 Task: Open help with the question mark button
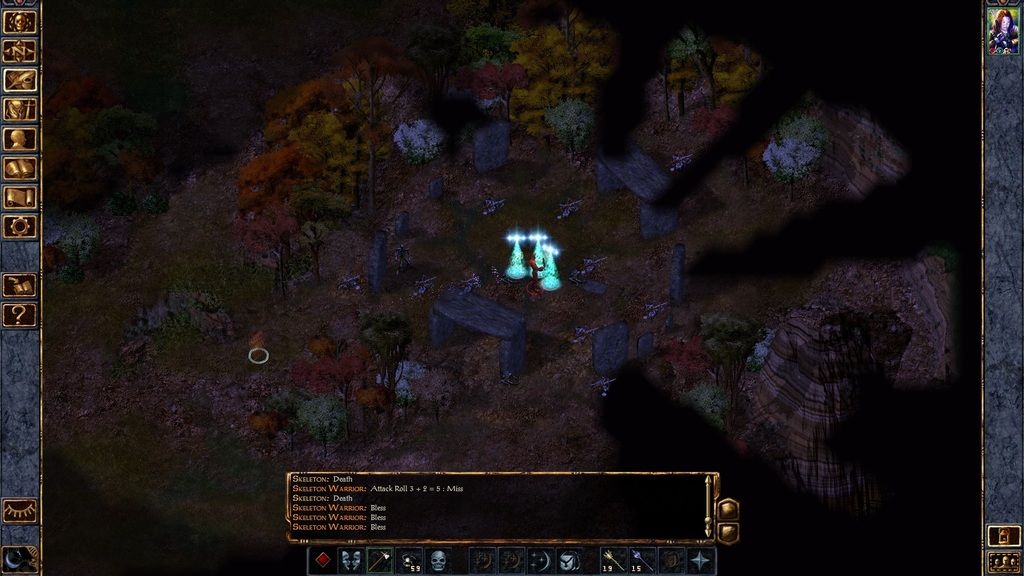20,316
